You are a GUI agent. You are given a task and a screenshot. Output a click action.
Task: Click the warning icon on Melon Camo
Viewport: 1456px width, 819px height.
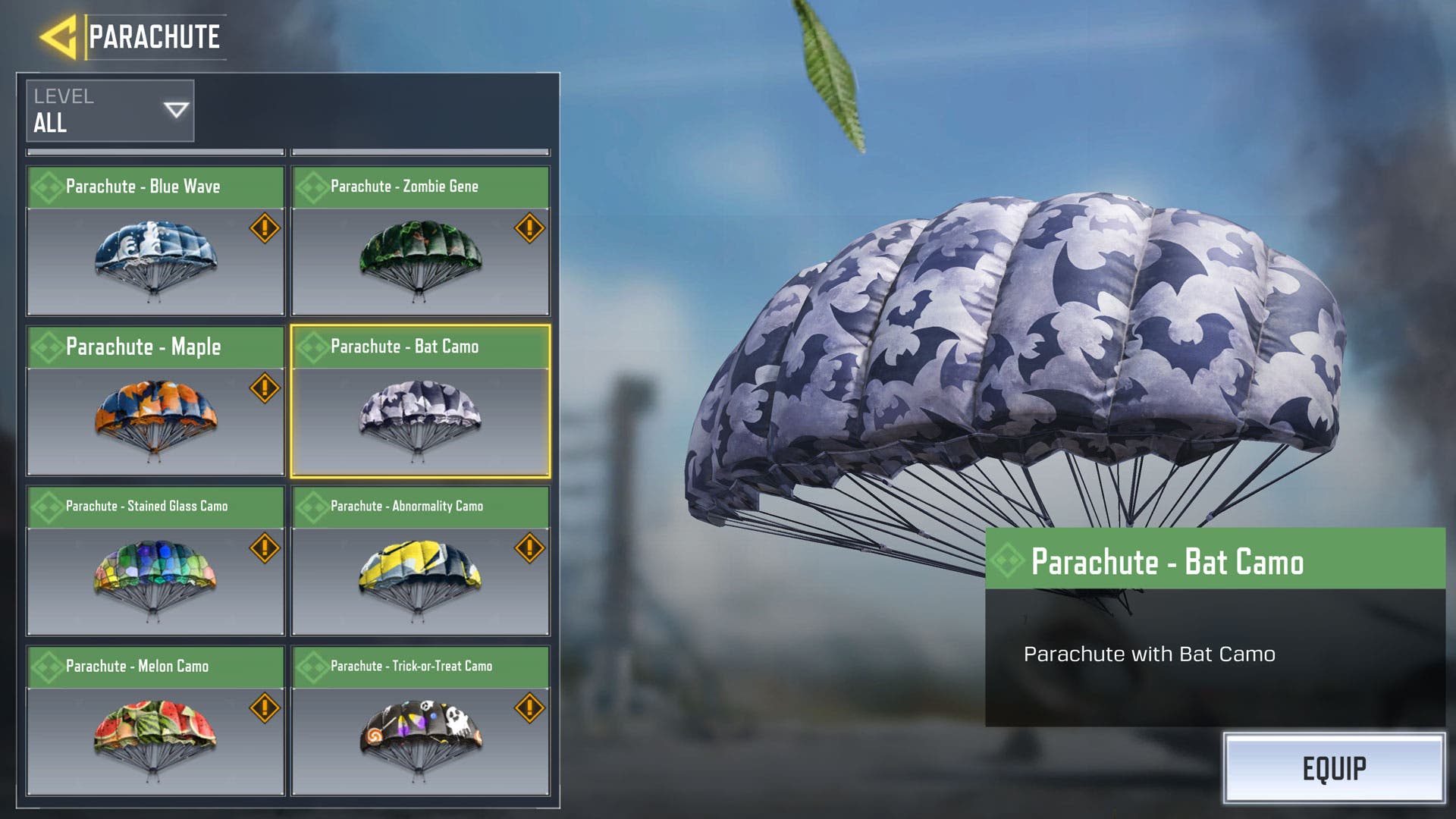265,708
